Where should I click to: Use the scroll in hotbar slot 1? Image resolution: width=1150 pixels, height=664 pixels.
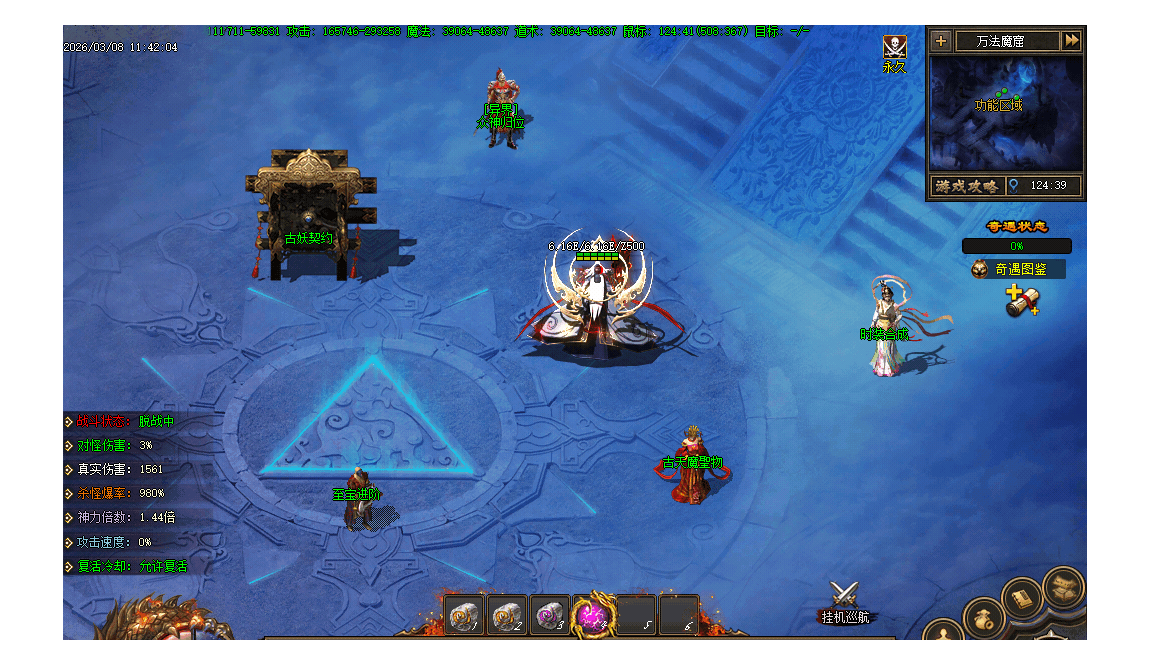pos(464,615)
